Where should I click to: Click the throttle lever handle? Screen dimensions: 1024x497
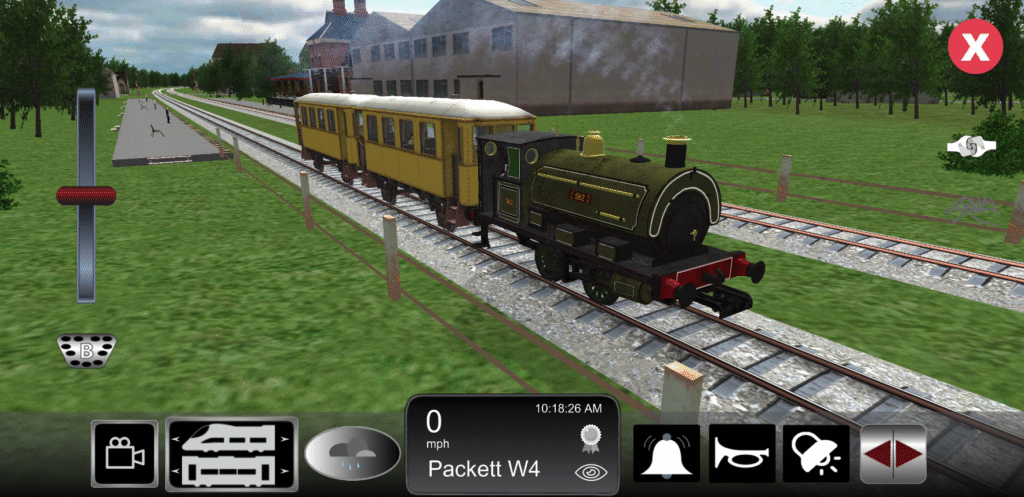tap(86, 195)
